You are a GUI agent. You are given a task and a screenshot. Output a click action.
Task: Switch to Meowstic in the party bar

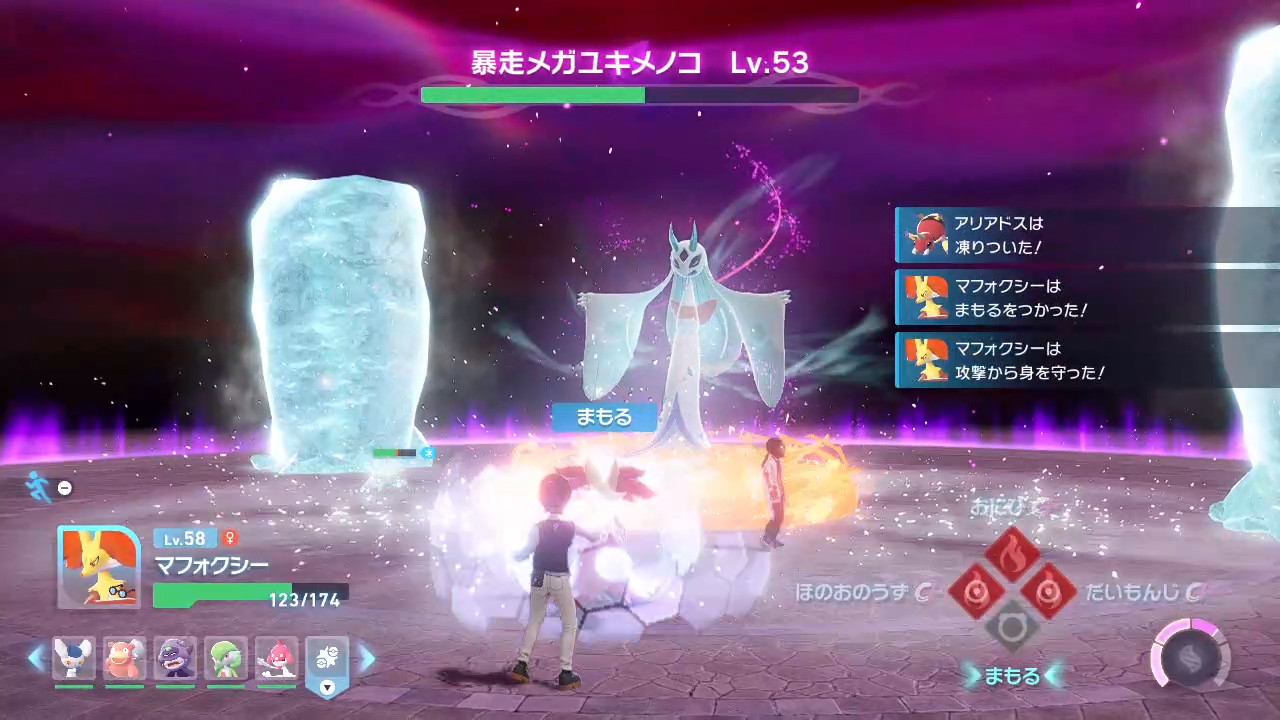(74, 659)
